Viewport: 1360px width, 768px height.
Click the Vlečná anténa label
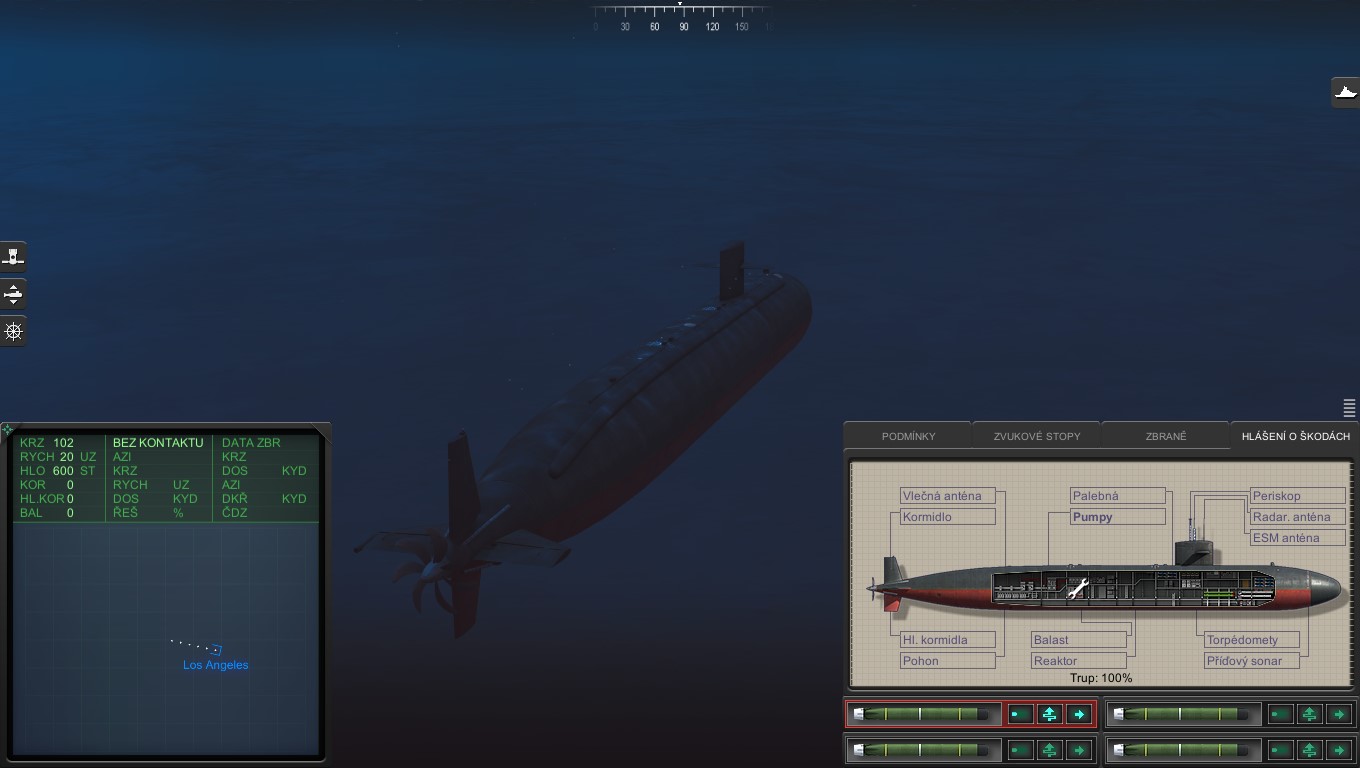947,496
